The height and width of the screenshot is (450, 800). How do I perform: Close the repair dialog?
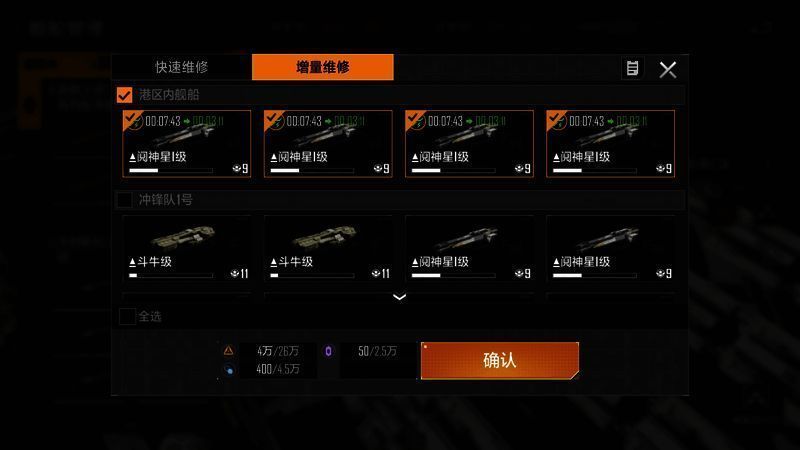pyautogui.click(x=668, y=69)
